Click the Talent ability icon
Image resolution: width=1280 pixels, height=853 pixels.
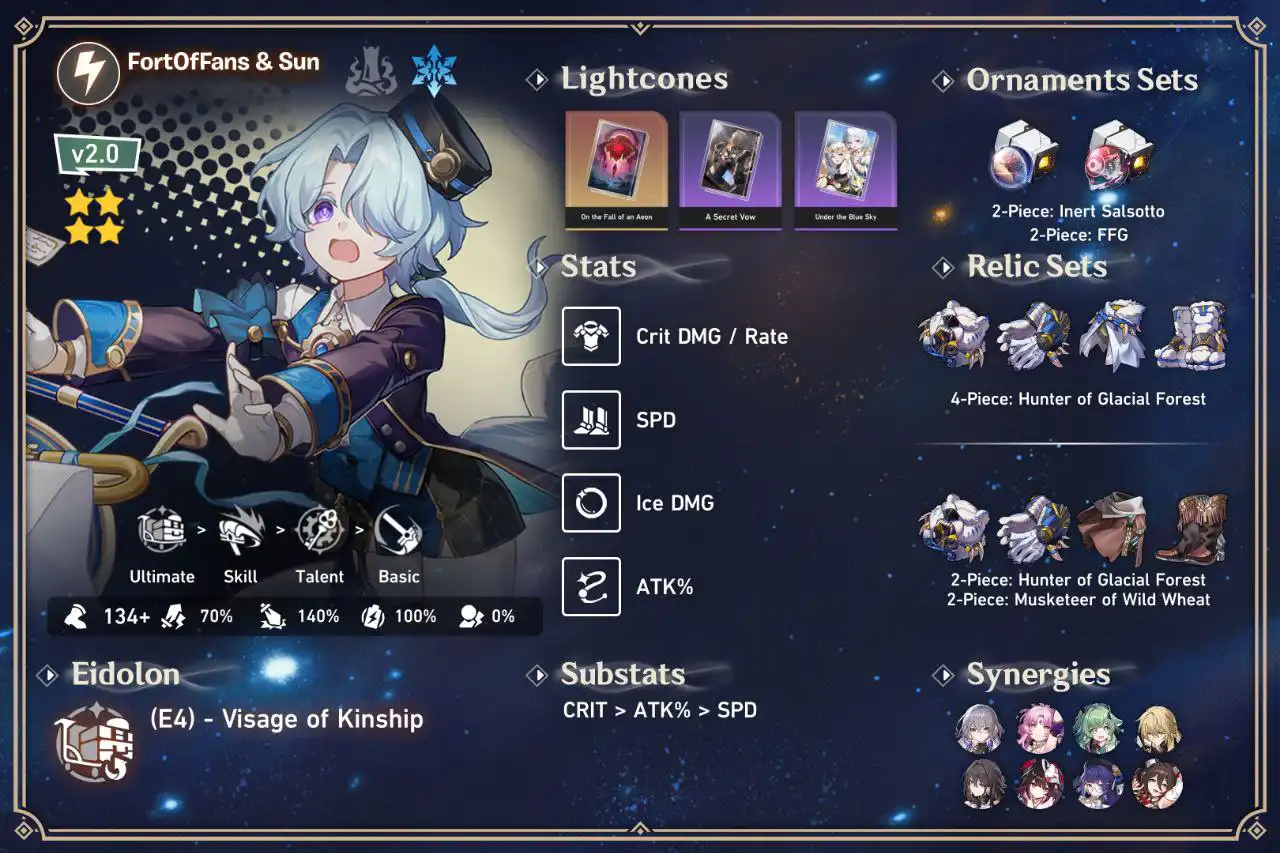pos(320,533)
